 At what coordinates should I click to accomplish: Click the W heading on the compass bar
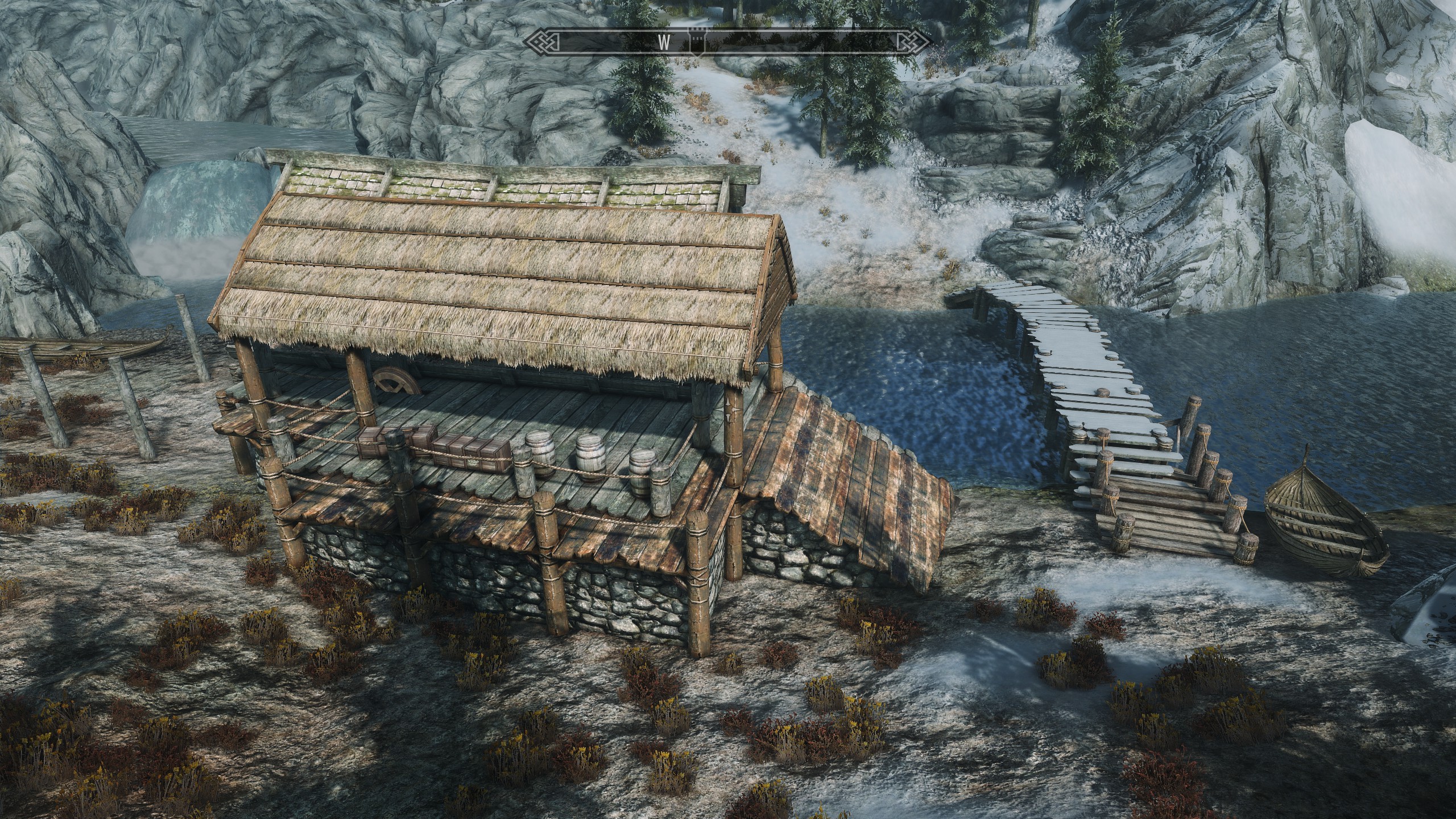pyautogui.click(x=663, y=42)
